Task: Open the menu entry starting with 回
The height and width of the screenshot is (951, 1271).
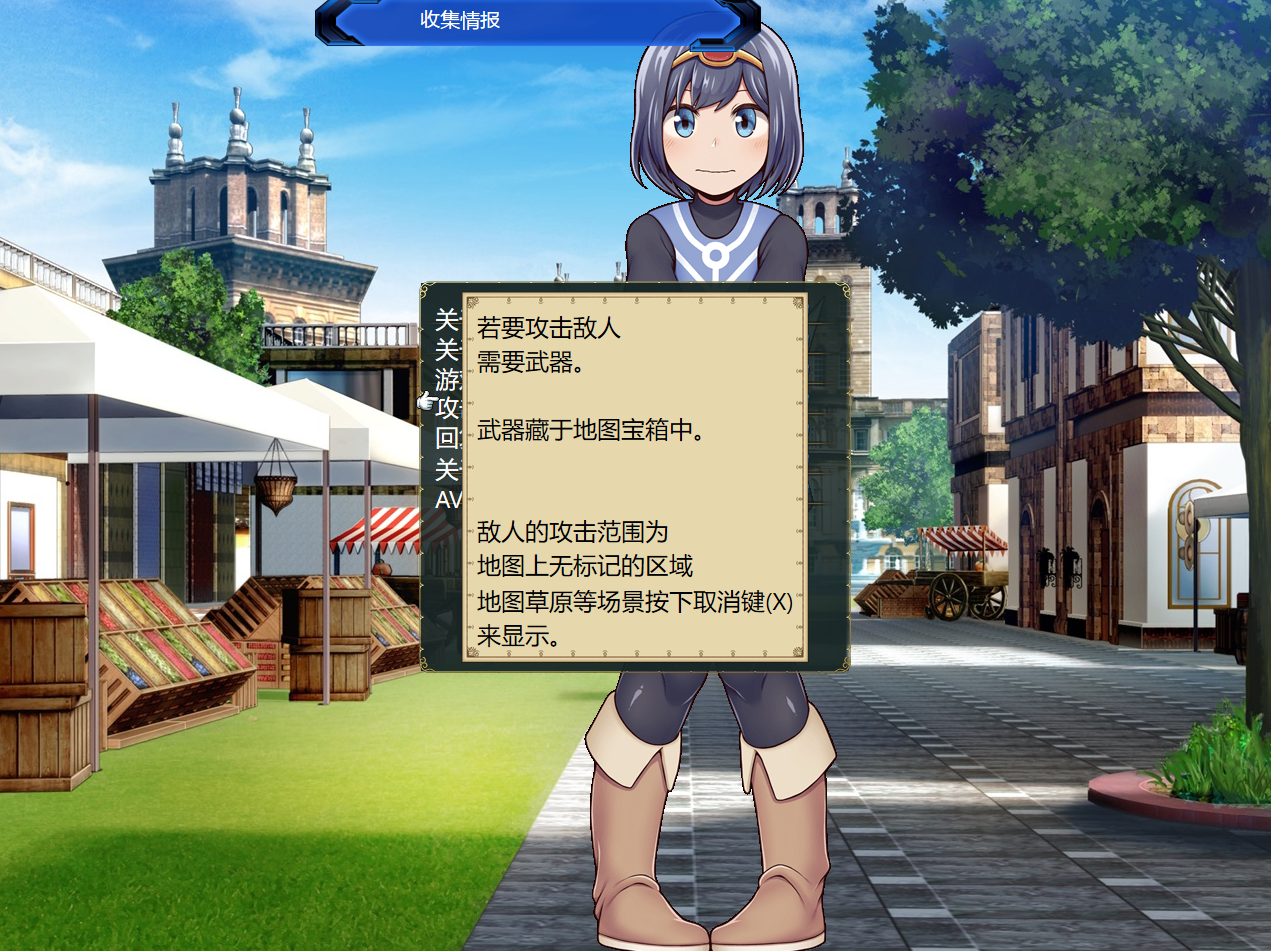Action: 447,438
